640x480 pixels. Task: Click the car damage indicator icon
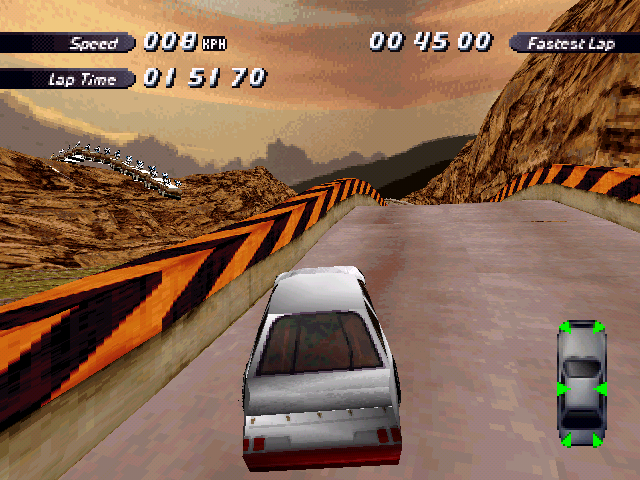581,383
